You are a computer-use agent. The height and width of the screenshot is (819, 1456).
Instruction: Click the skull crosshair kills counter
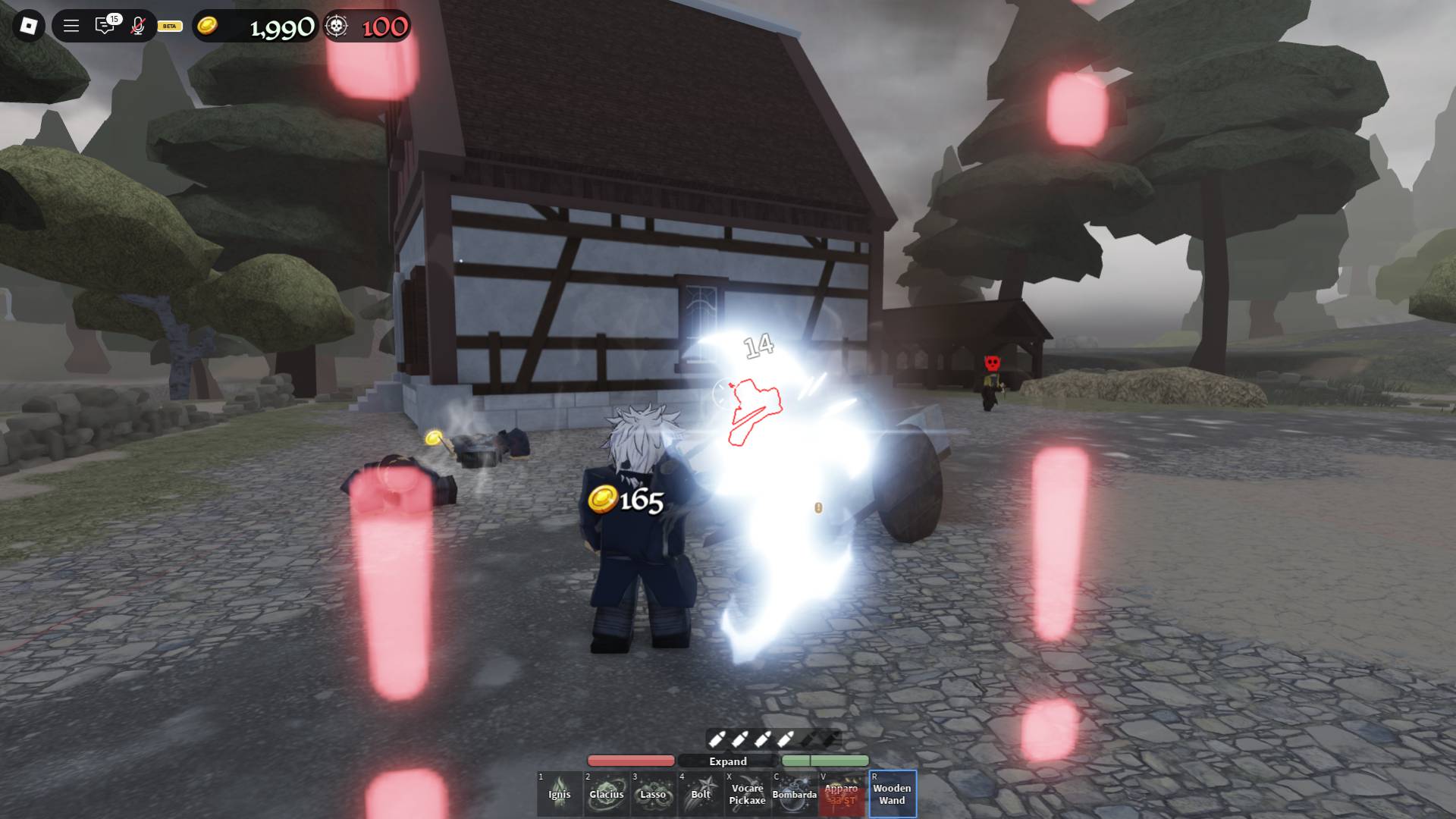(336, 25)
